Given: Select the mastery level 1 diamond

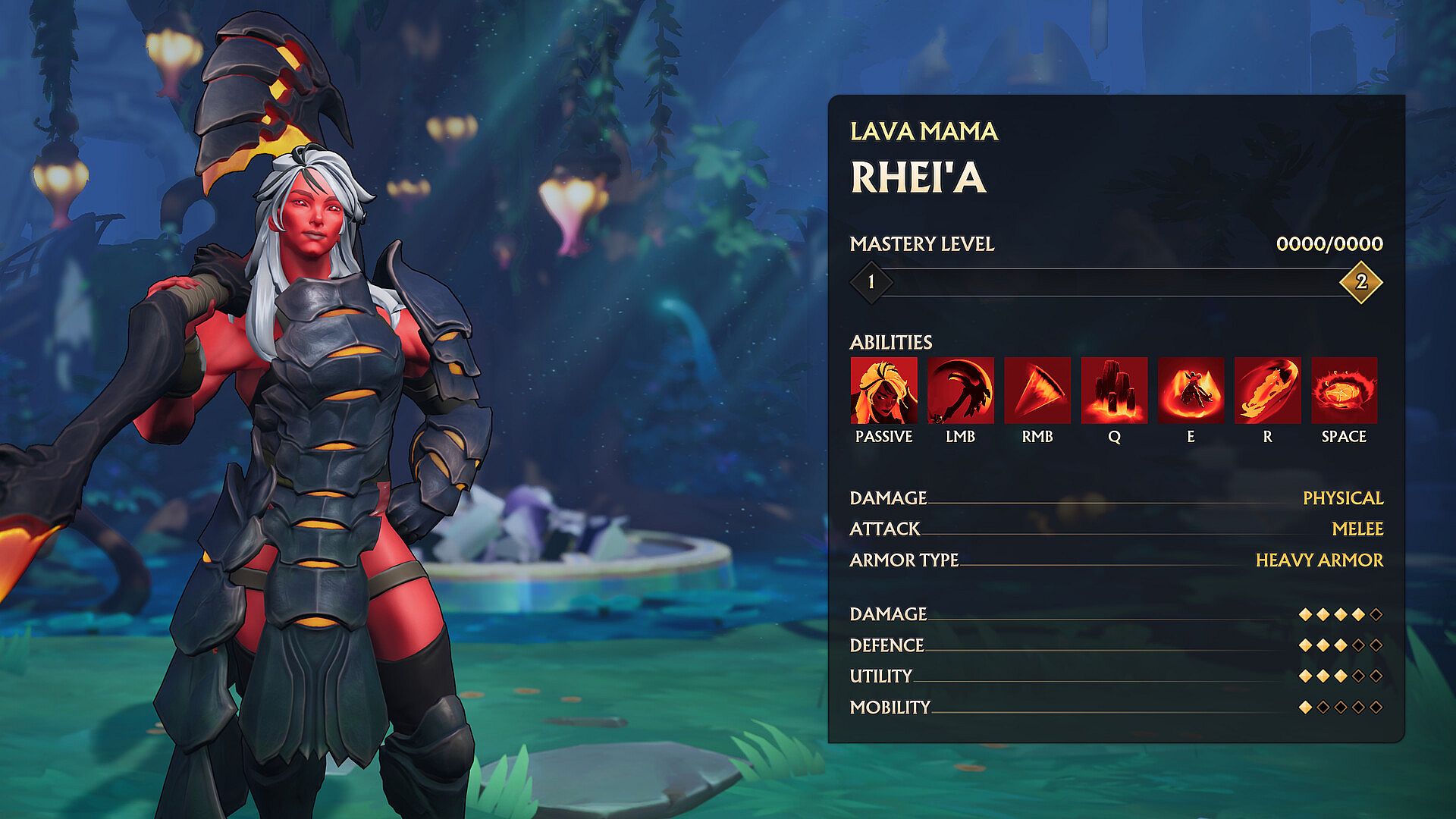Looking at the screenshot, I should click(x=871, y=282).
